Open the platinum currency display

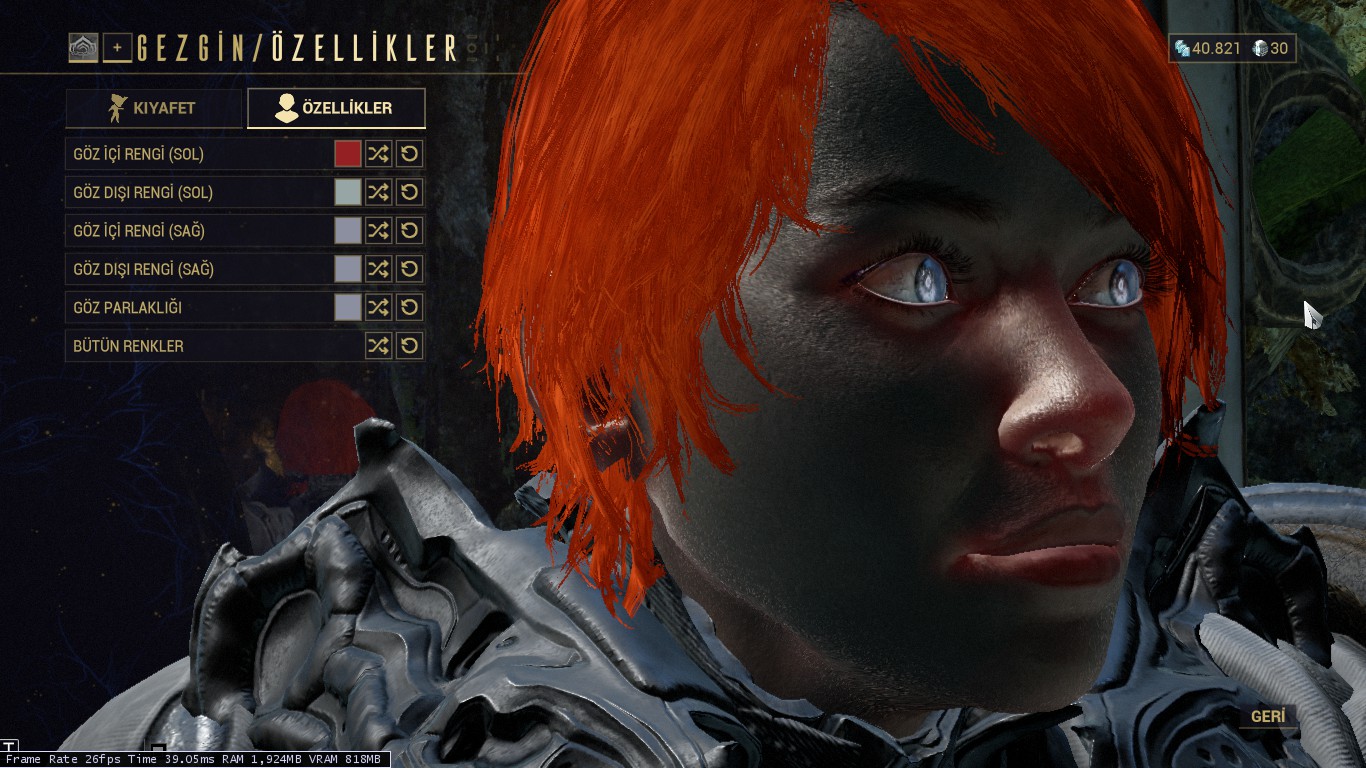(1269, 48)
